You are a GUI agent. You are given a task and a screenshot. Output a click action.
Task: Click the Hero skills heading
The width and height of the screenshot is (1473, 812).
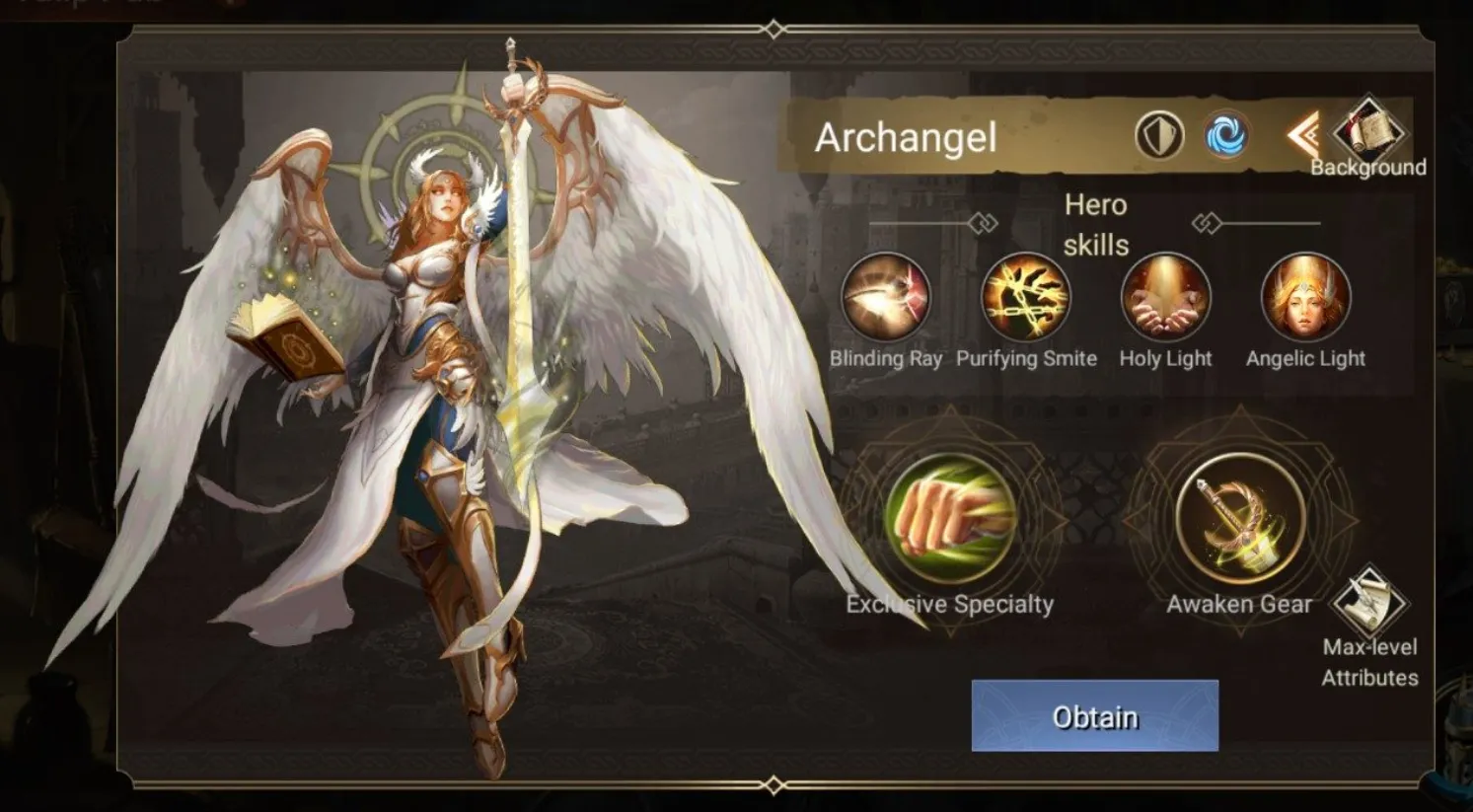pos(1097,224)
